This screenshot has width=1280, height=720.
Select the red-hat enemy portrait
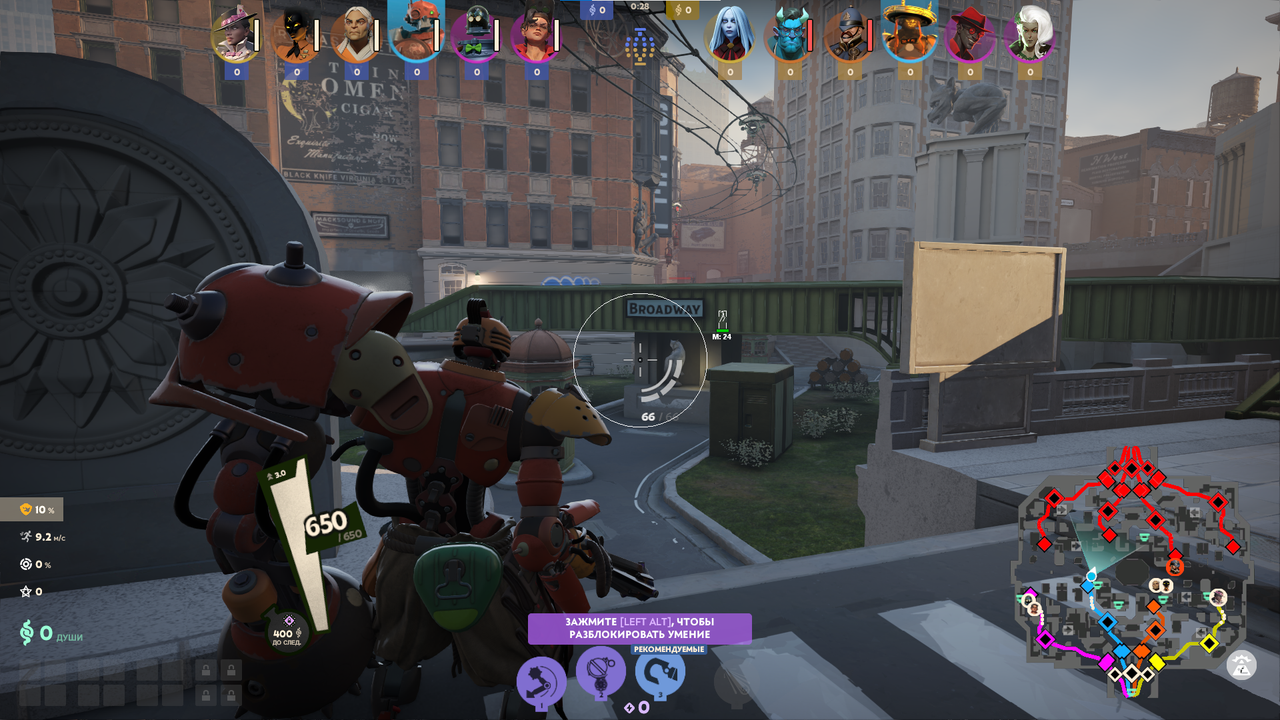pos(969,36)
